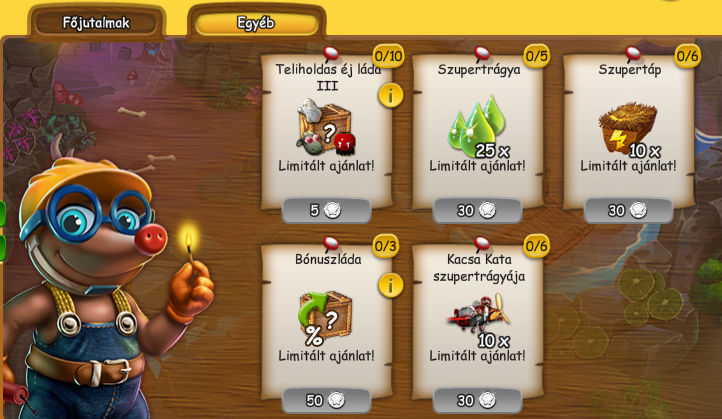Purchase the Bónuszláda for 50 shells
Viewport: 722px width, 419px height.
326,400
